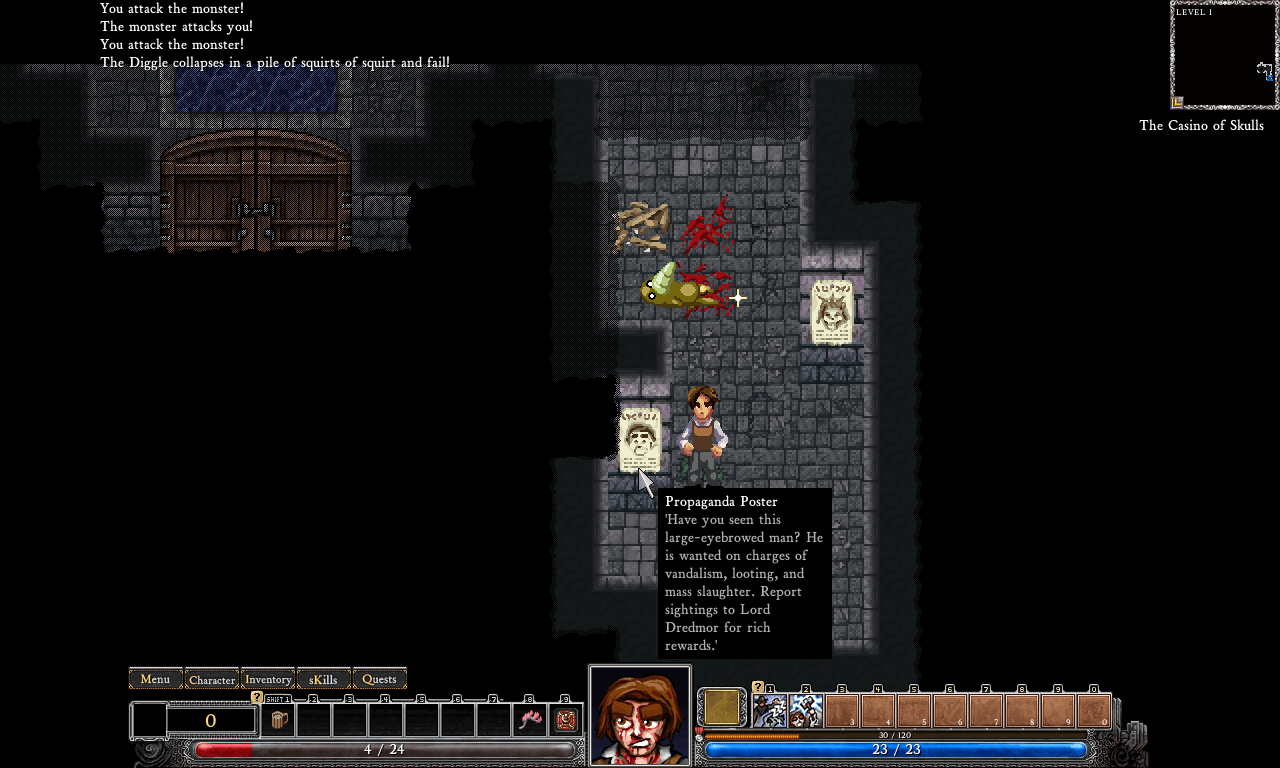Open the Inventory panel
Viewport: 1280px width, 768px height.
(x=268, y=679)
